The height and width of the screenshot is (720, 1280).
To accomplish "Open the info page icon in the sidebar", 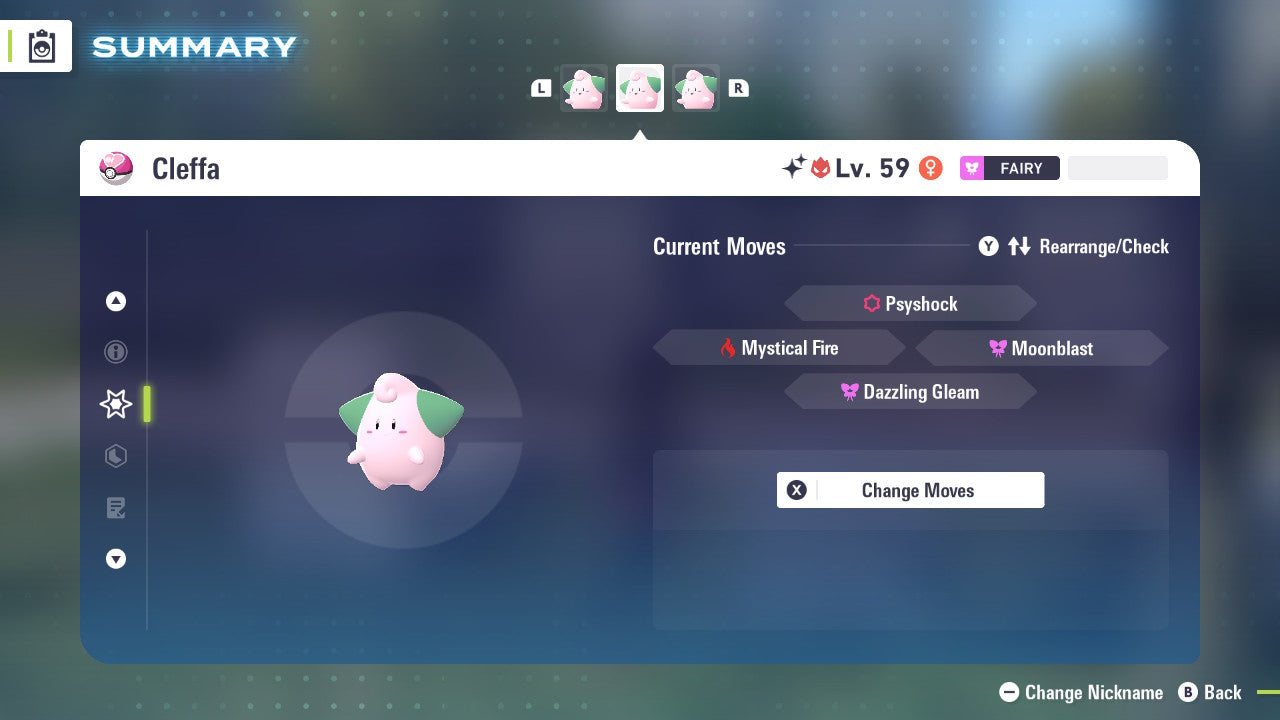I will pos(115,352).
